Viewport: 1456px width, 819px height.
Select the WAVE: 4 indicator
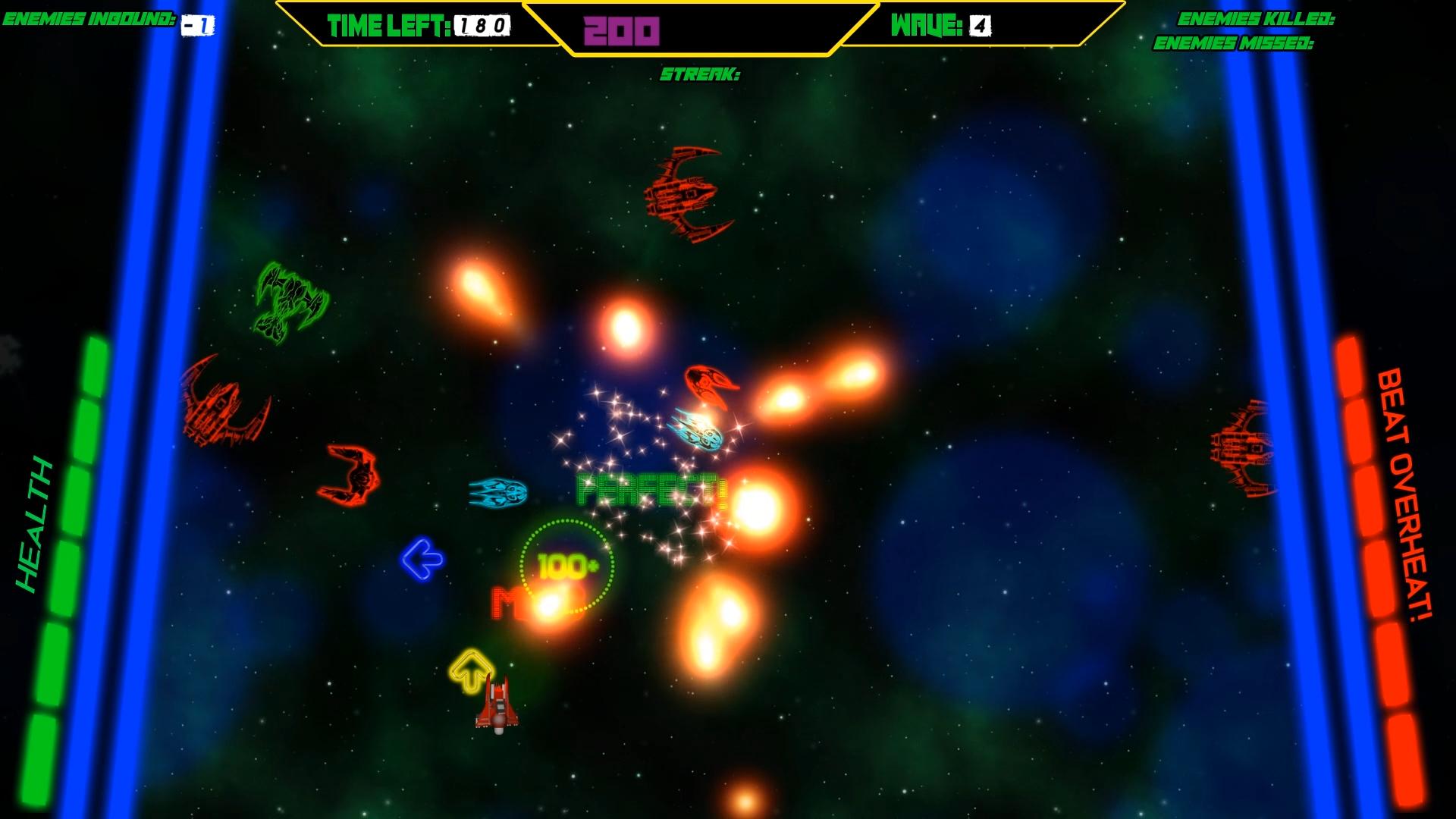[x=940, y=25]
